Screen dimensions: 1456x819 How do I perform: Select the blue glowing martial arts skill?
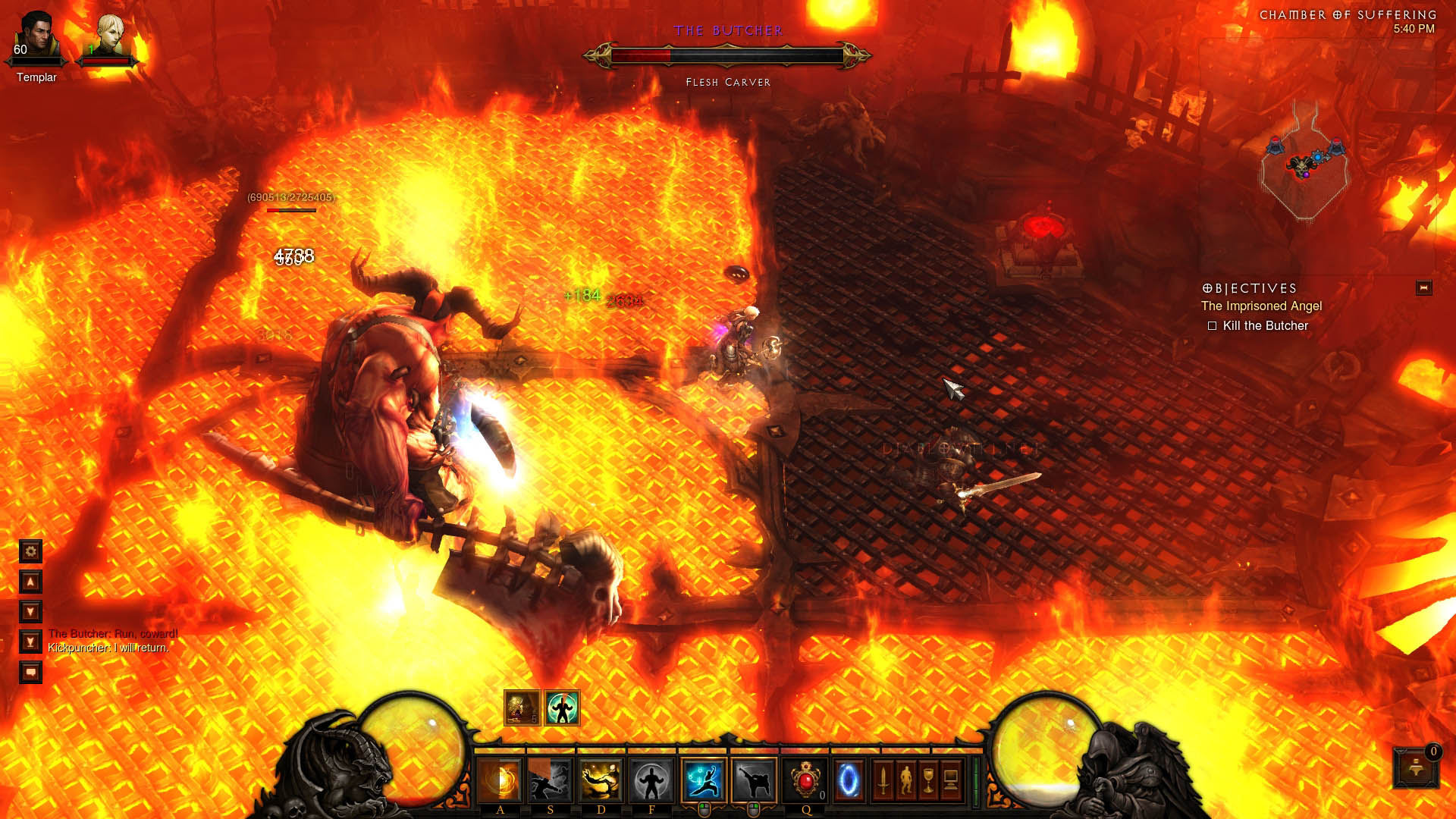(x=703, y=780)
